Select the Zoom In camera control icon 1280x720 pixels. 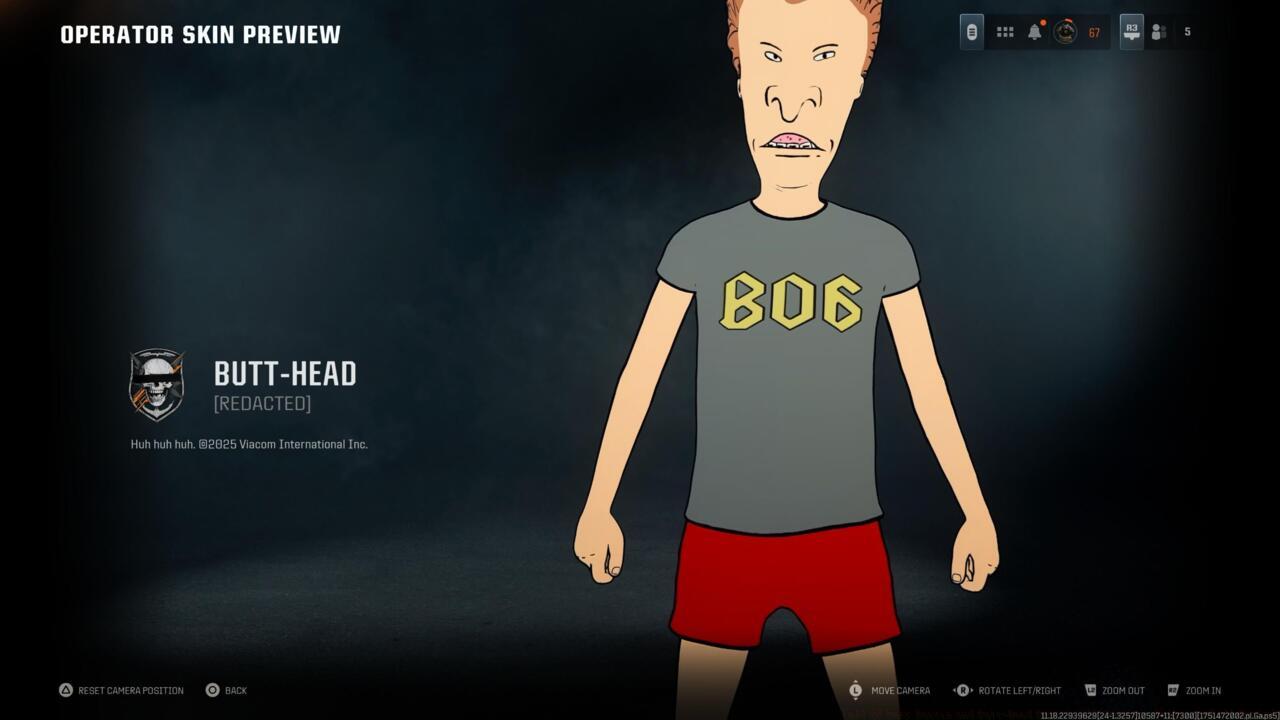click(1172, 690)
